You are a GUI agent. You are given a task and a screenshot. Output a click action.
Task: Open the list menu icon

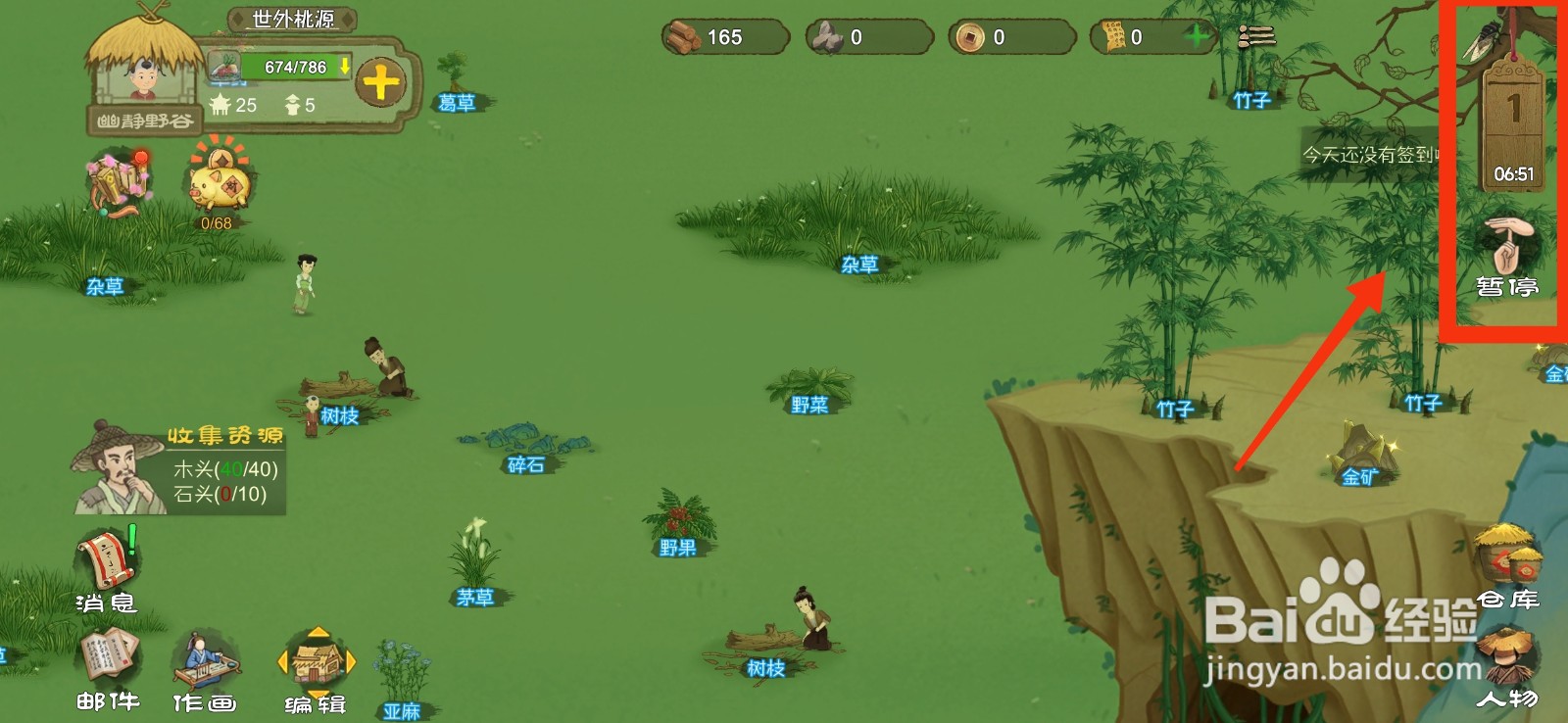point(1256,37)
